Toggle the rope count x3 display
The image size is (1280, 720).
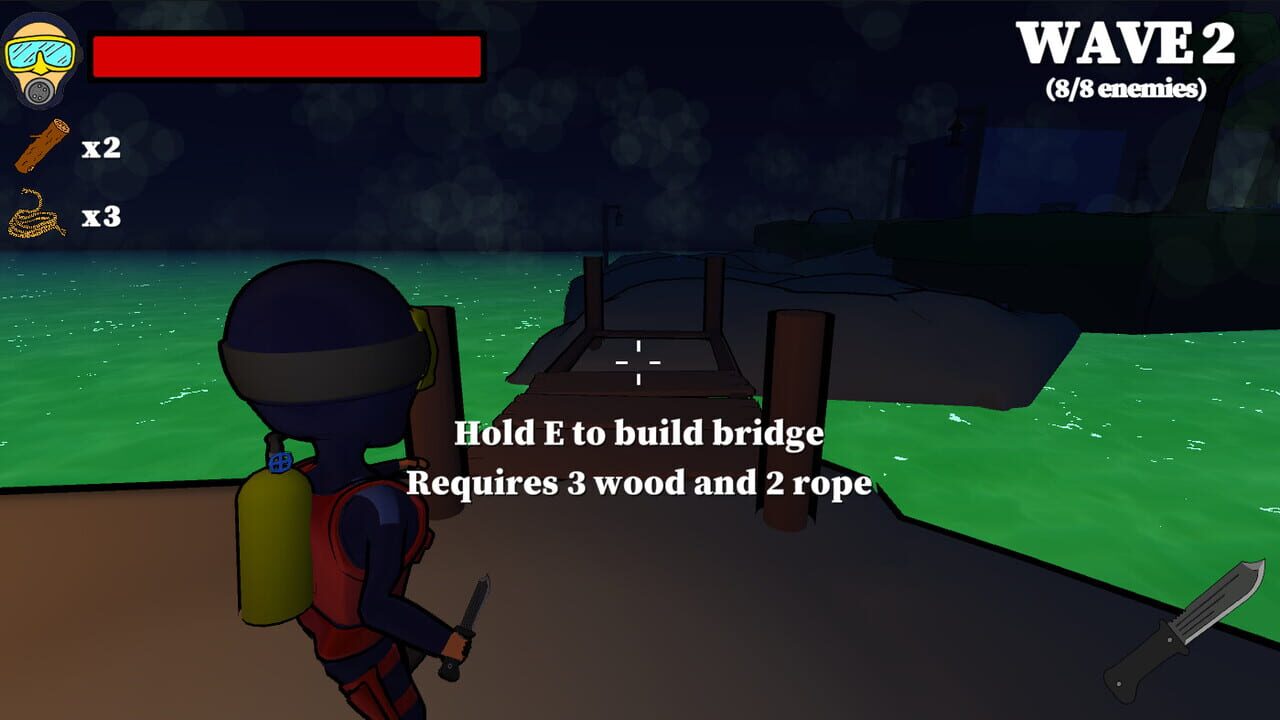(104, 215)
